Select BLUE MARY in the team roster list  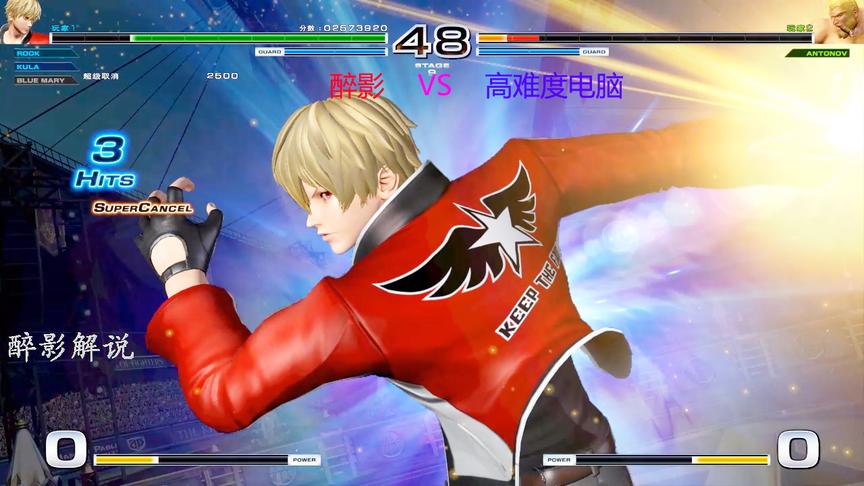[x=39, y=79]
